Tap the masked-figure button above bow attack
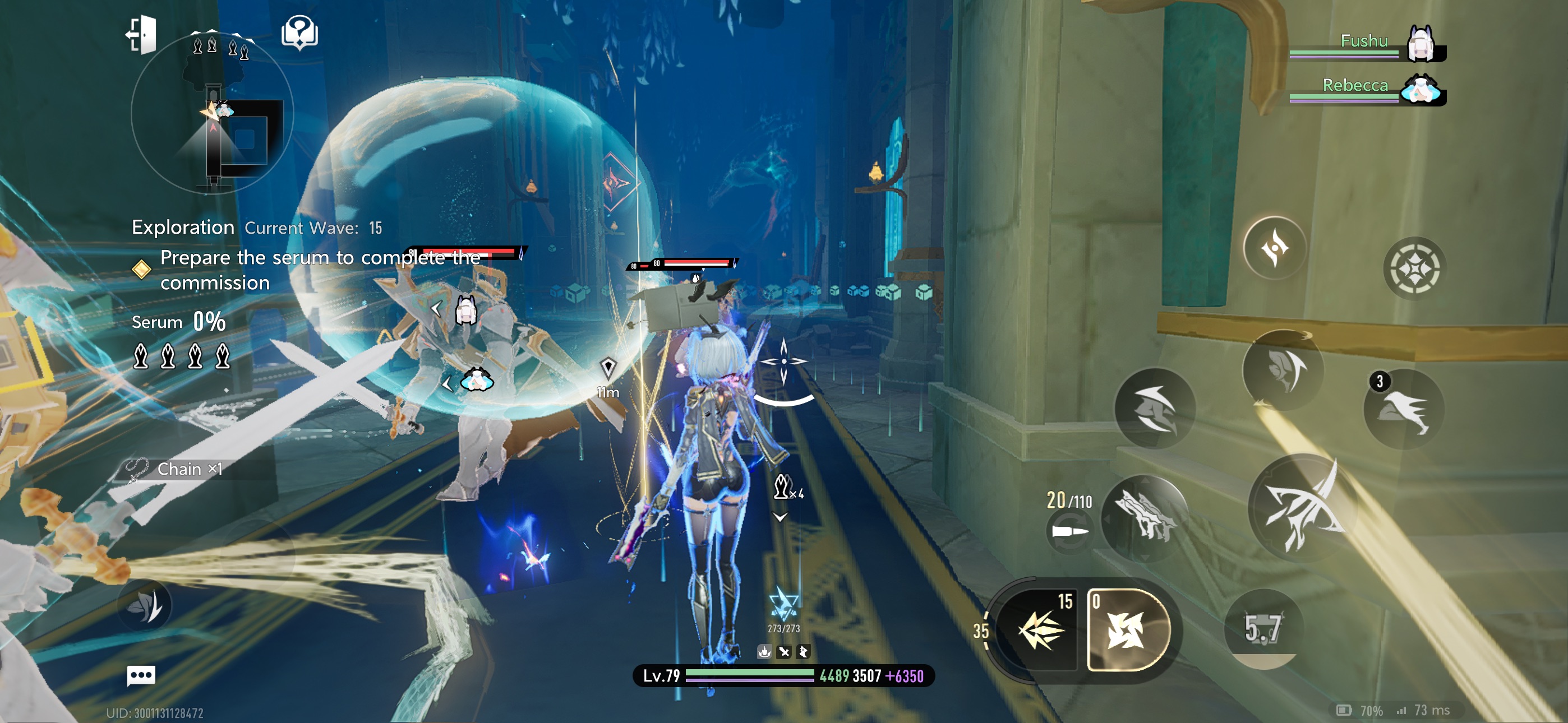 coord(1283,369)
